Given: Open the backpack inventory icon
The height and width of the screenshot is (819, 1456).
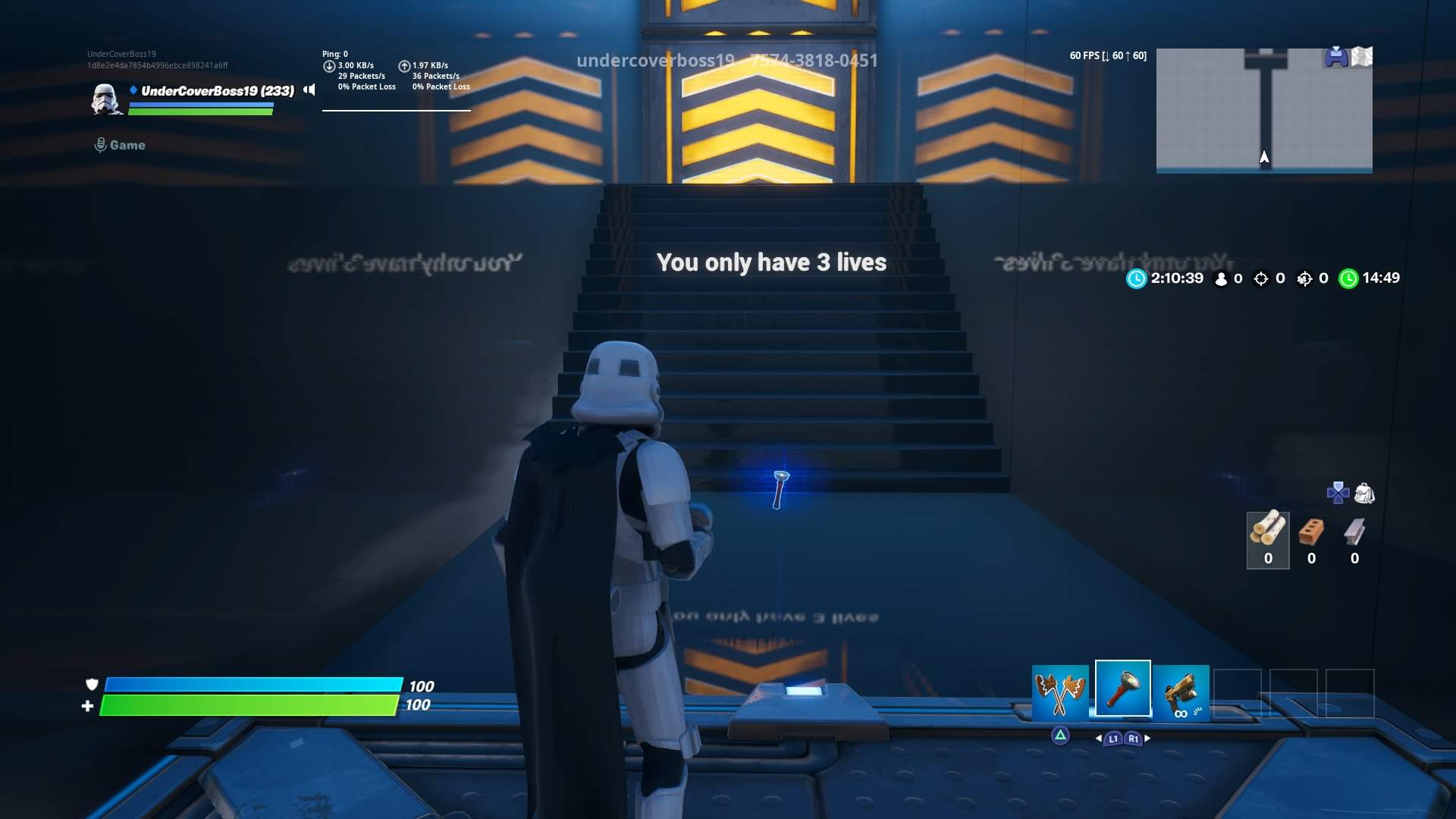Looking at the screenshot, I should [x=1363, y=493].
